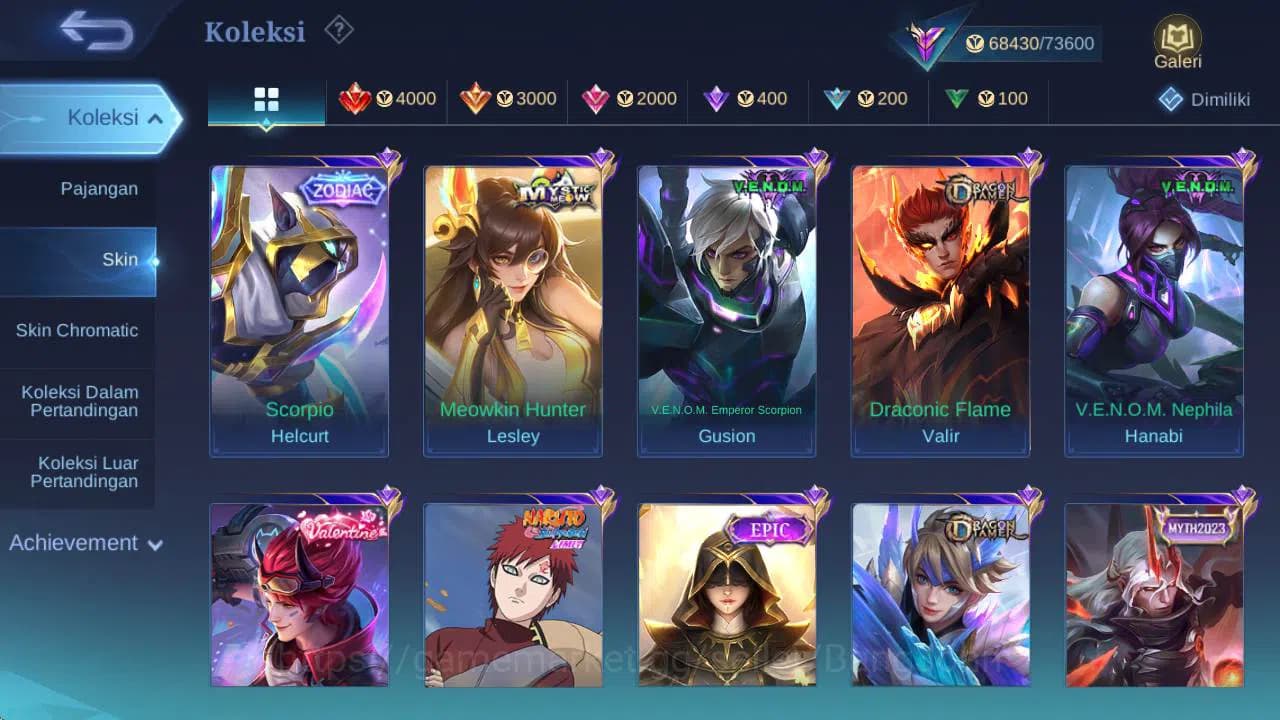
Task: Open the Galeri book icon
Action: [1176, 38]
